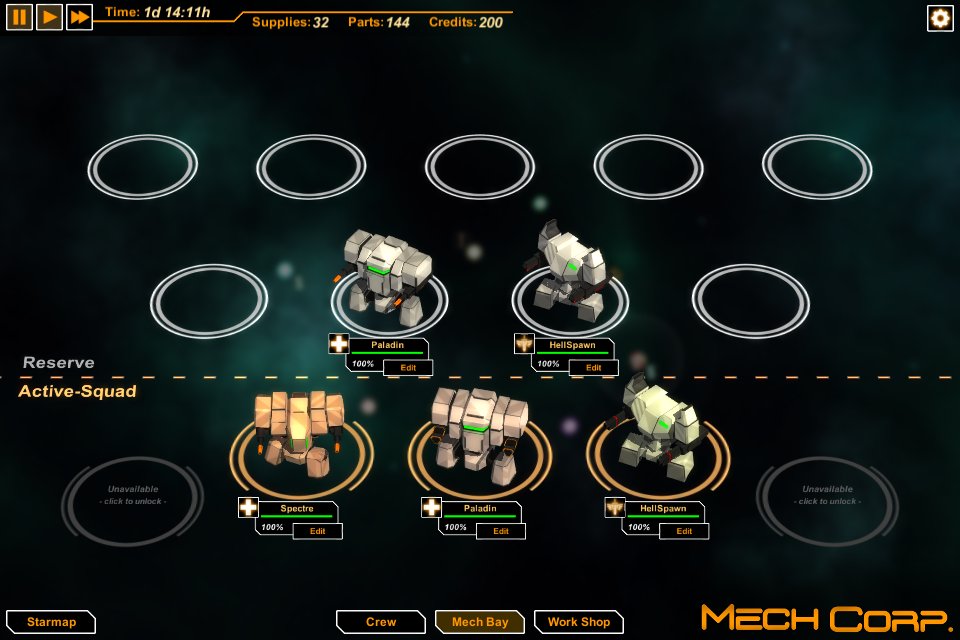Edit the reserve HellSpawn mech
Image resolution: width=960 pixels, height=640 pixels.
[593, 367]
